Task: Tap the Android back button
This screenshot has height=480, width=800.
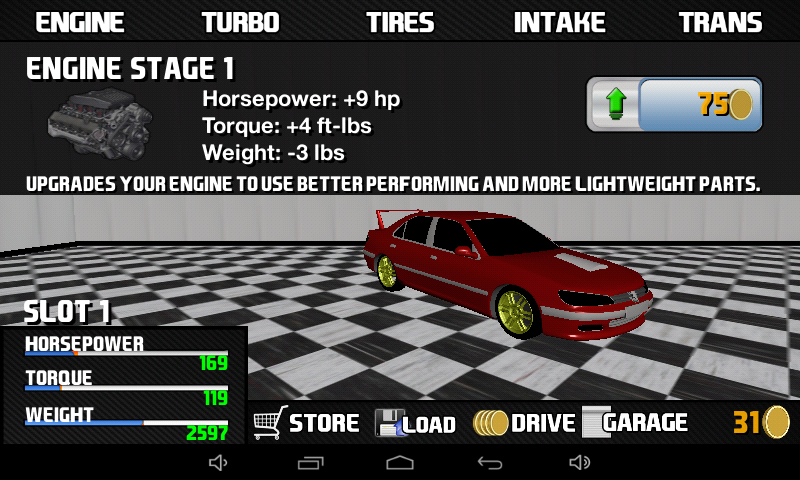Action: coord(489,462)
